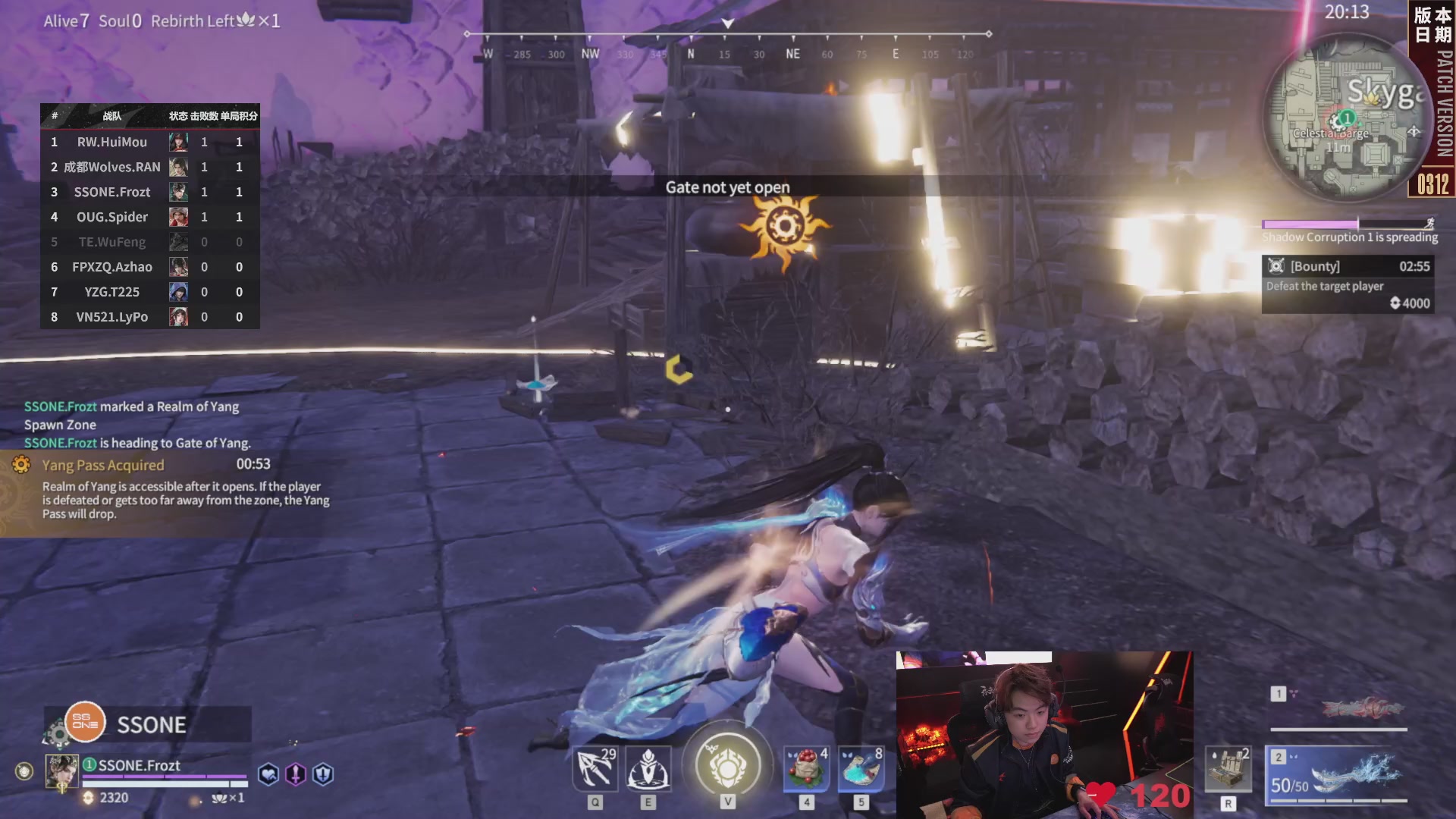Inspect the purple sword buff icon

[296, 774]
